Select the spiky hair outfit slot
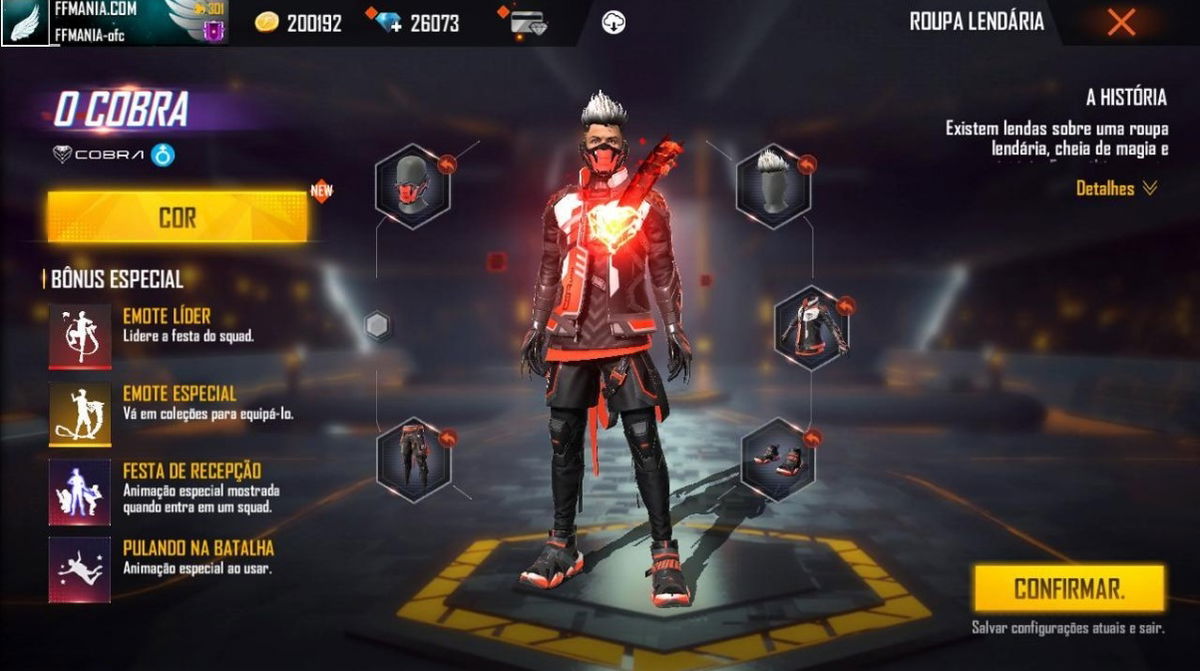Screen dimensions: 1200x671 click(774, 186)
